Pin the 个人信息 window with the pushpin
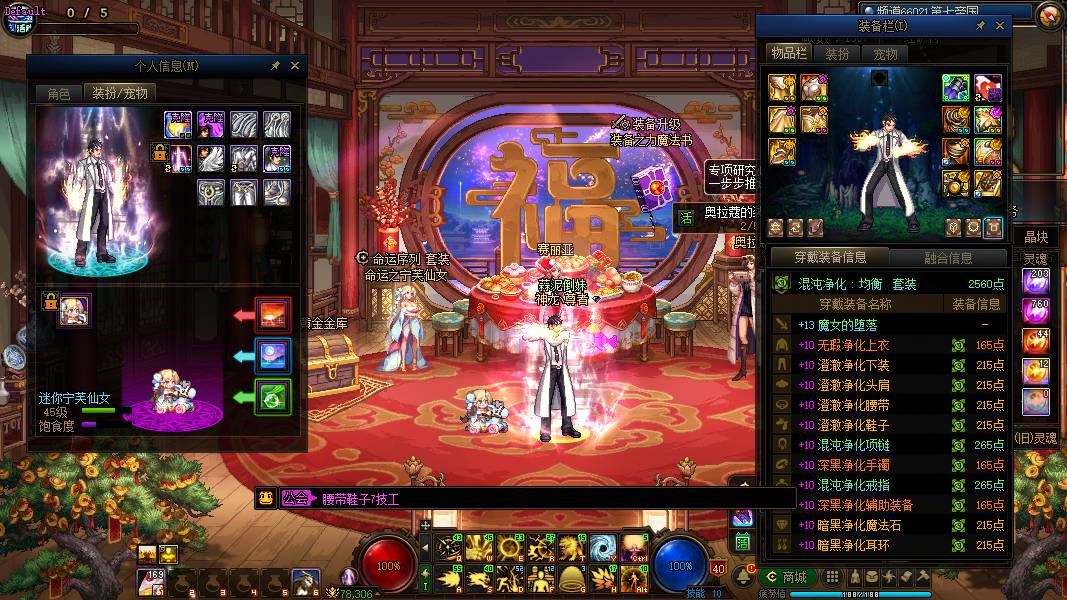 pyautogui.click(x=276, y=66)
